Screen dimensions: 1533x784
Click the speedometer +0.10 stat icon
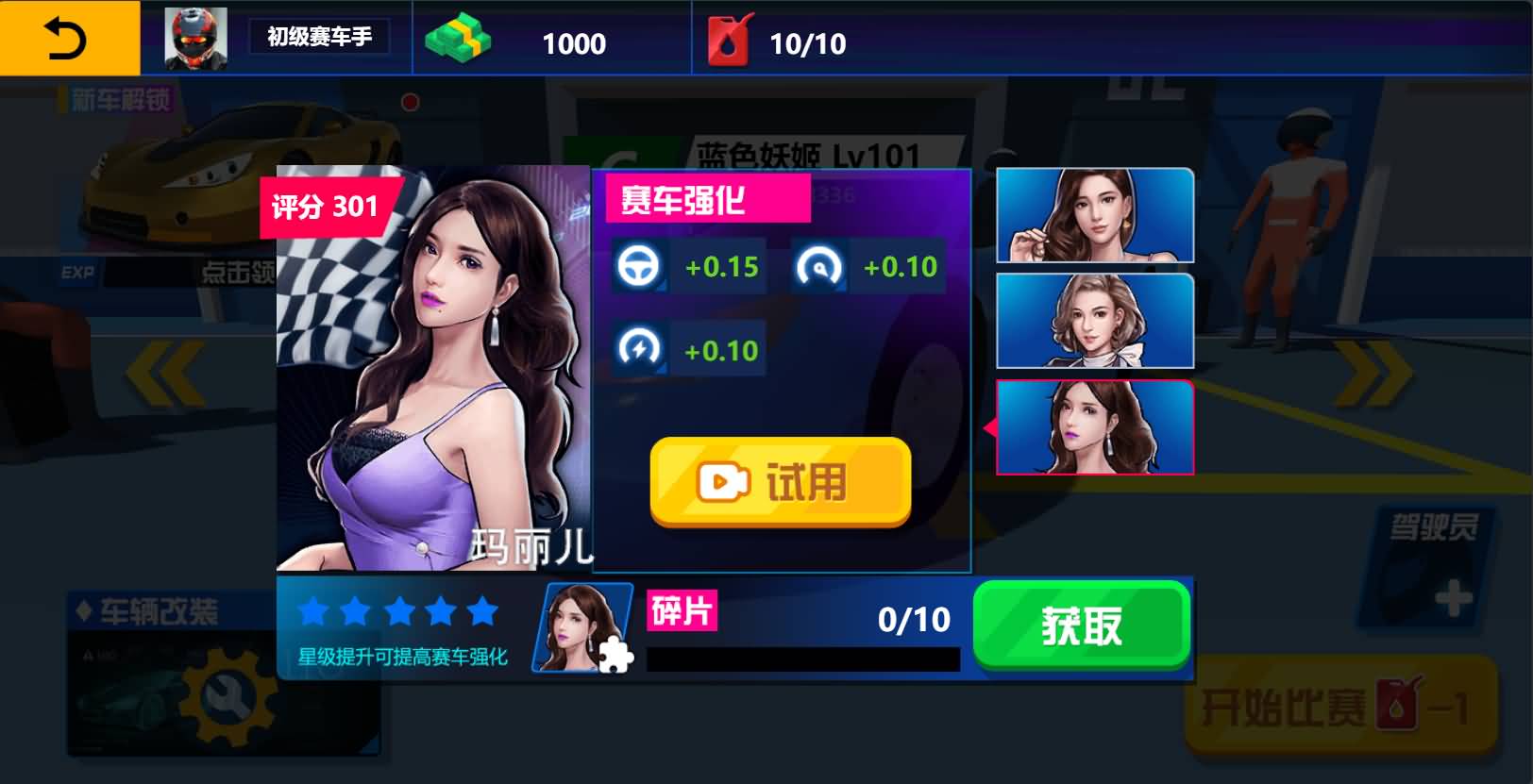coord(820,267)
